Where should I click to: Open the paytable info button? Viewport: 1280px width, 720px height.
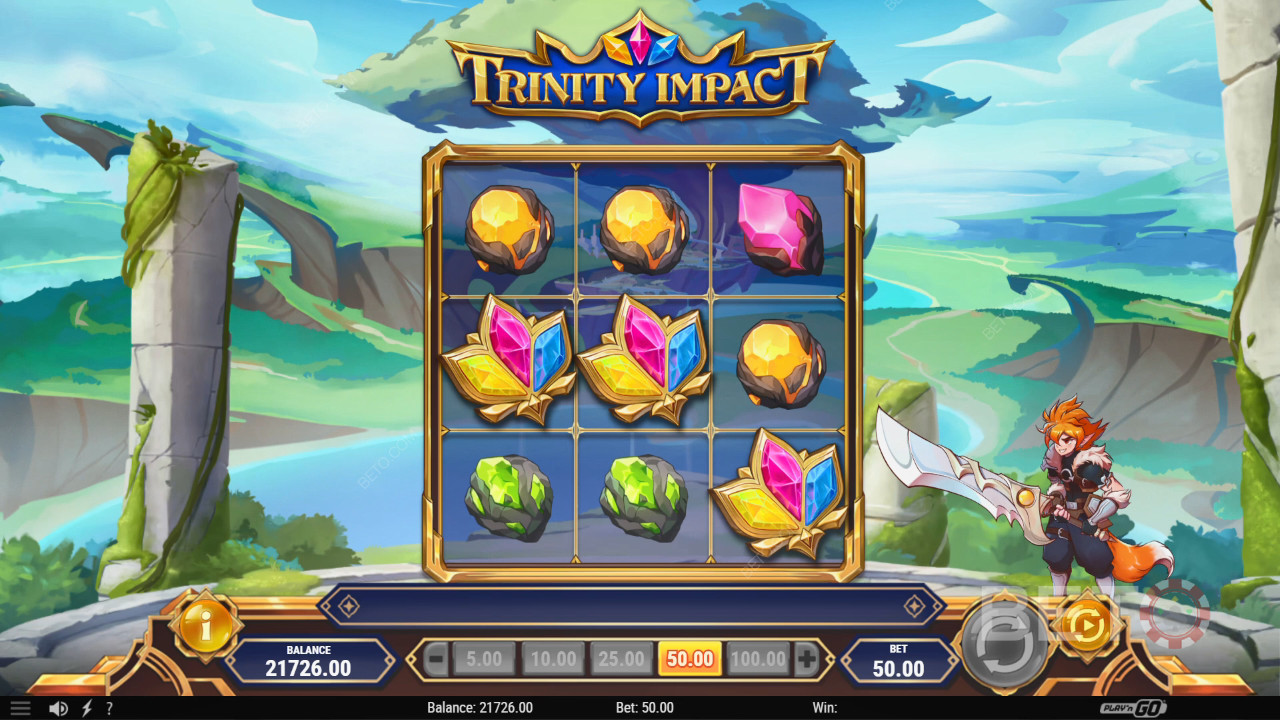(205, 627)
